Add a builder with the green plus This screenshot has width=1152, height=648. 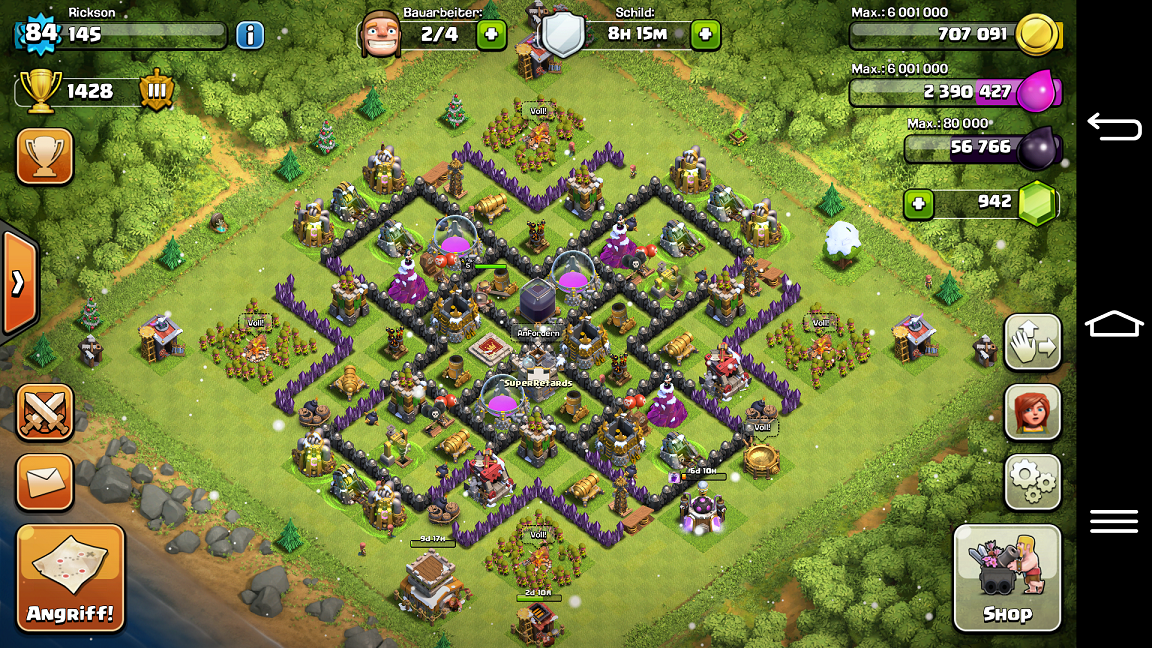(x=491, y=35)
